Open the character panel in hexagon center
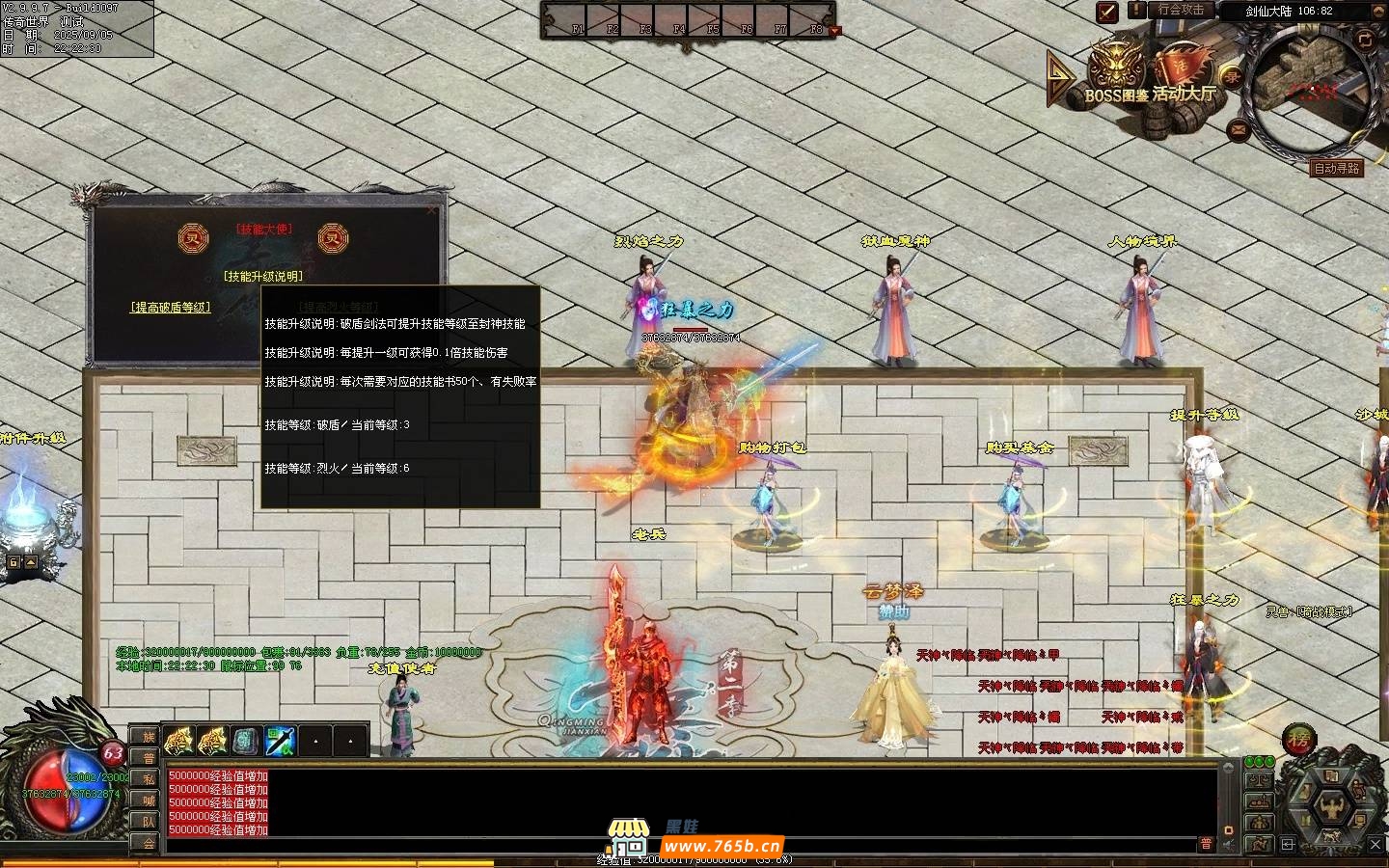 1334,804
